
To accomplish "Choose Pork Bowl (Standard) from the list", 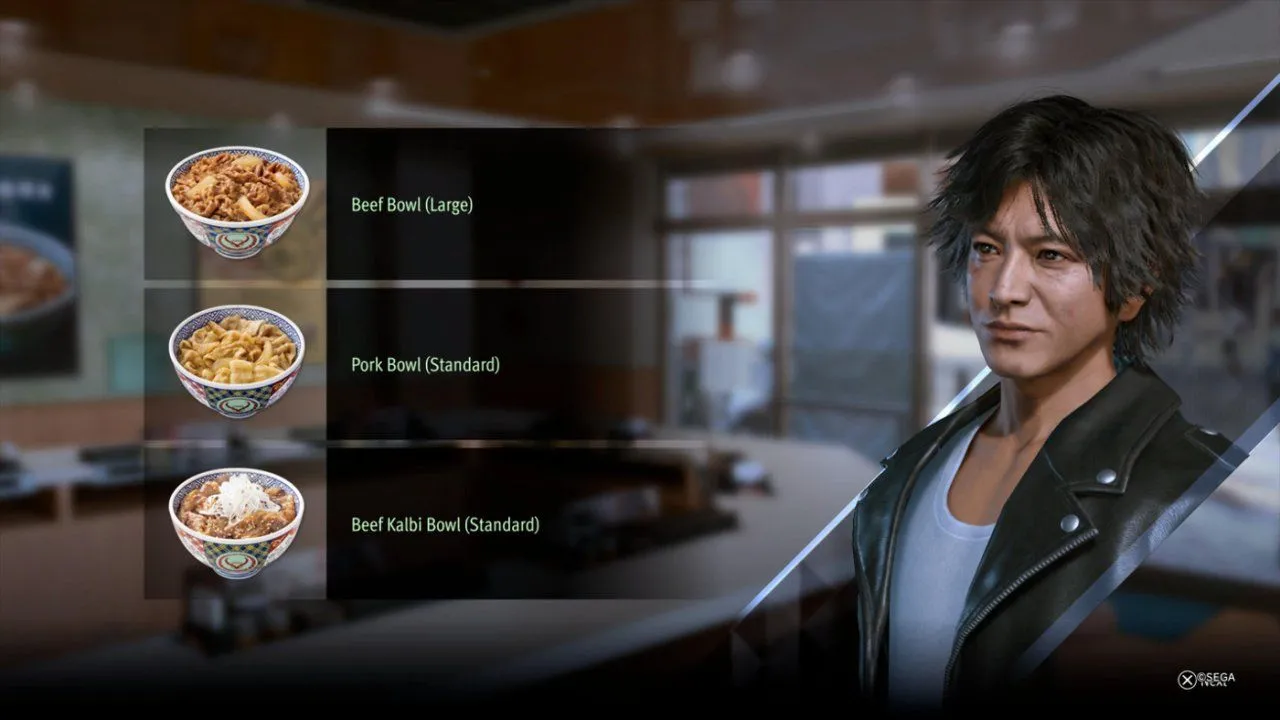I will 425,365.
